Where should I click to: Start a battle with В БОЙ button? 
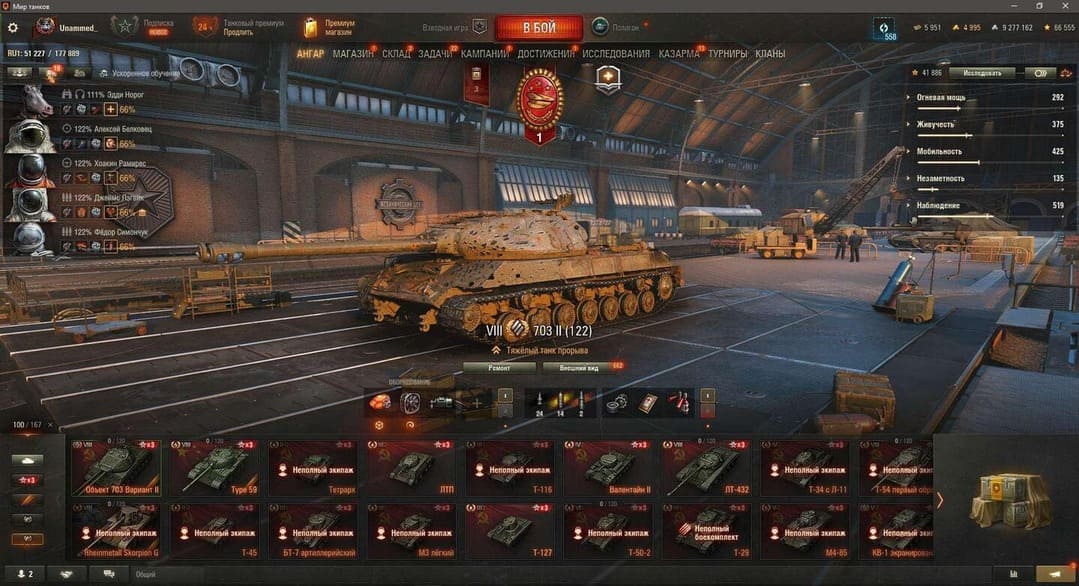(x=538, y=27)
